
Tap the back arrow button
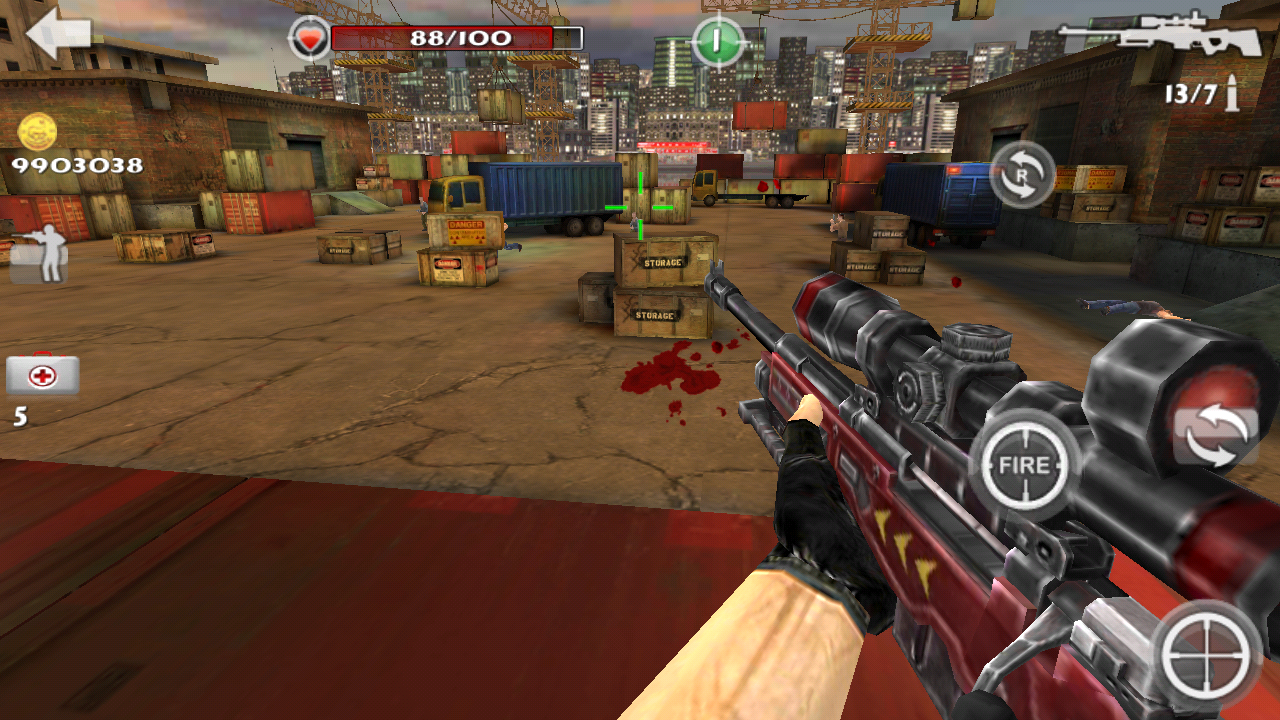click(58, 35)
